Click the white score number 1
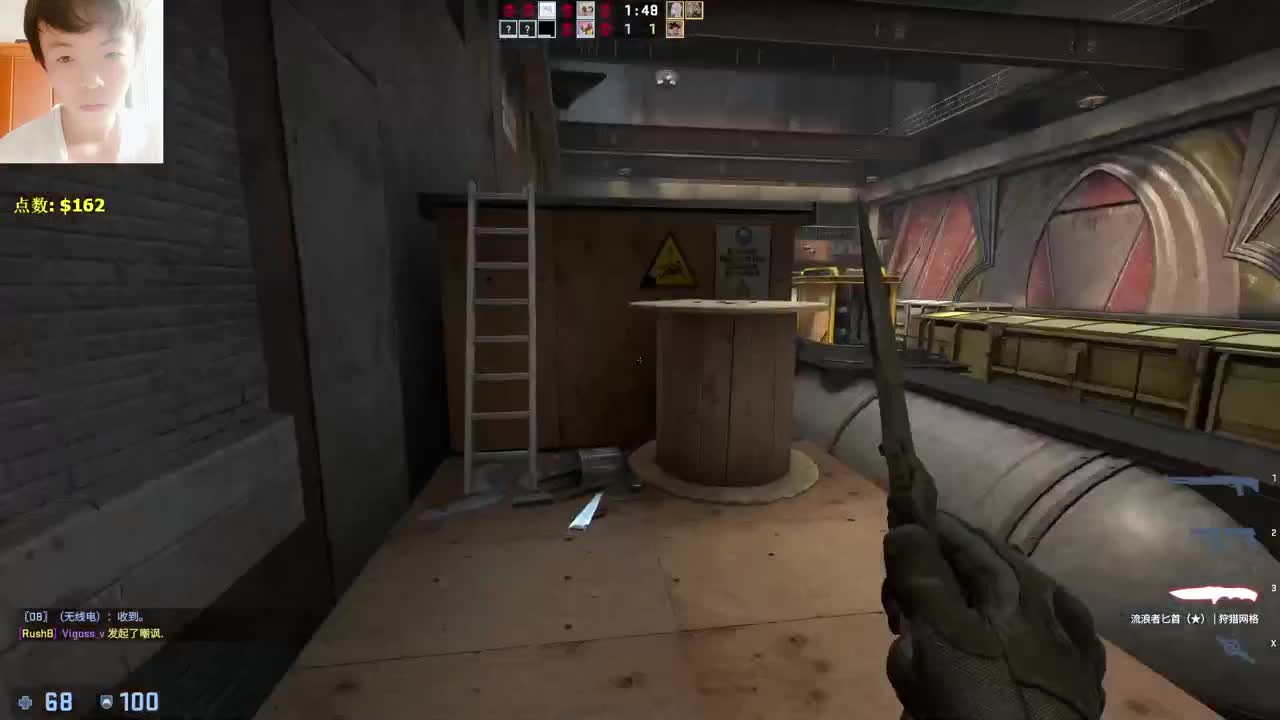Viewport: 1280px width, 720px height. [x=628, y=28]
